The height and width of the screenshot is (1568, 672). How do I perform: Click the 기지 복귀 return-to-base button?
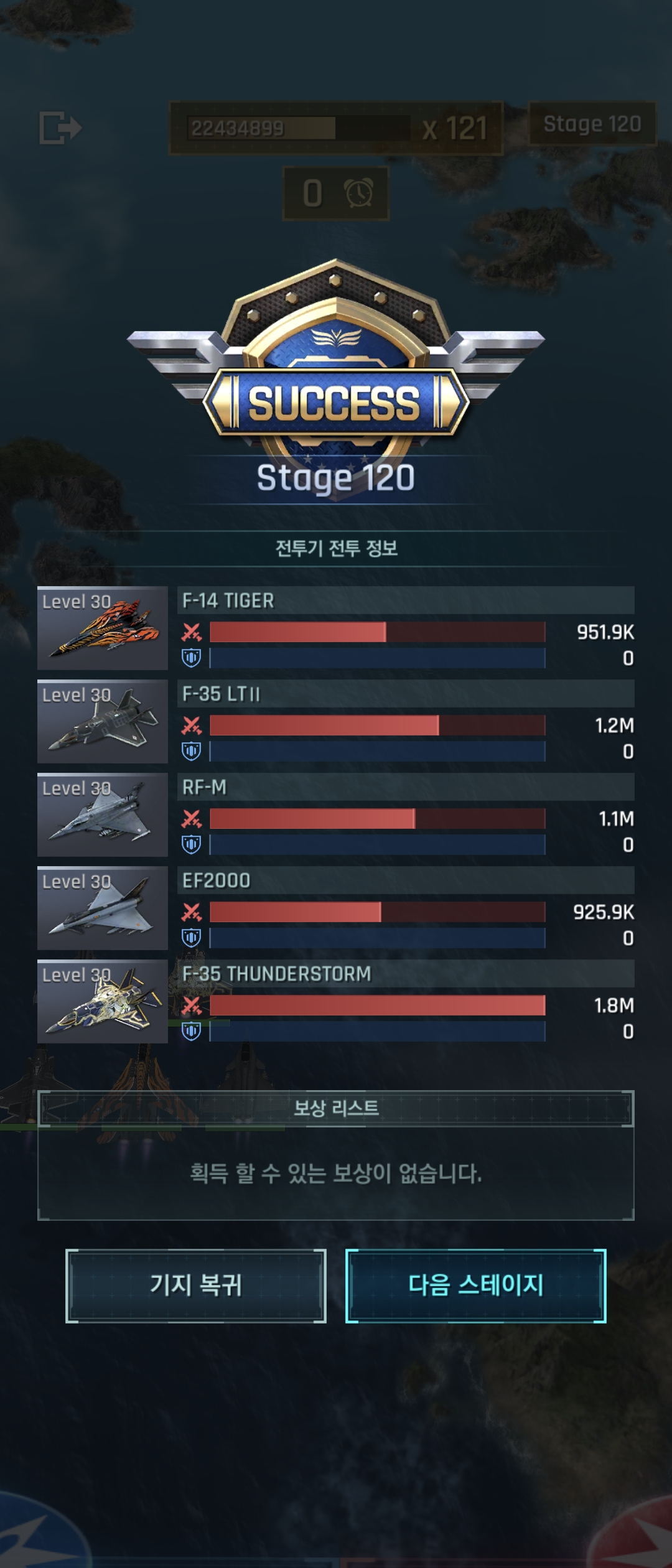tap(195, 1286)
